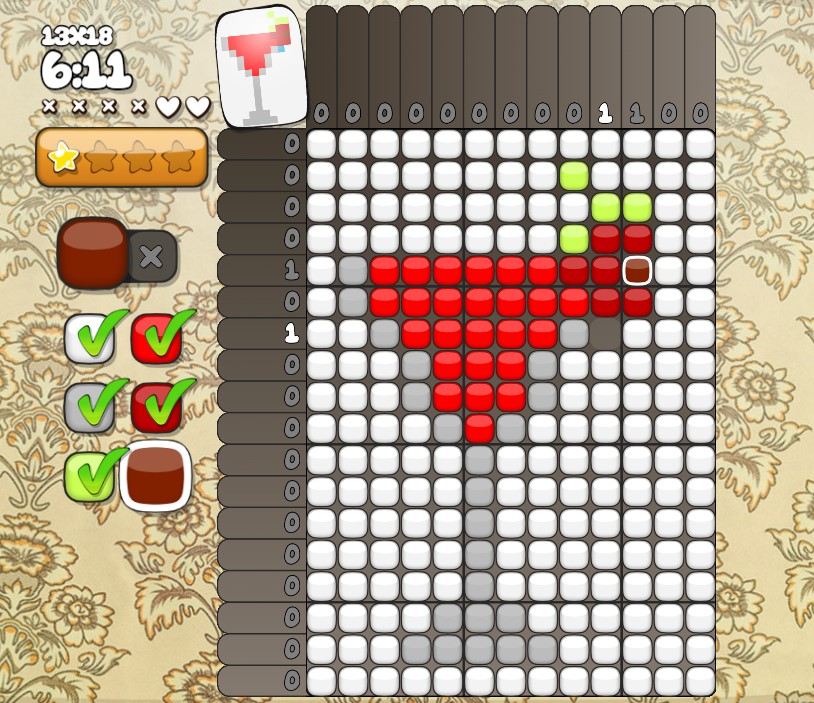Select the lowest single red tile

coord(479,428)
